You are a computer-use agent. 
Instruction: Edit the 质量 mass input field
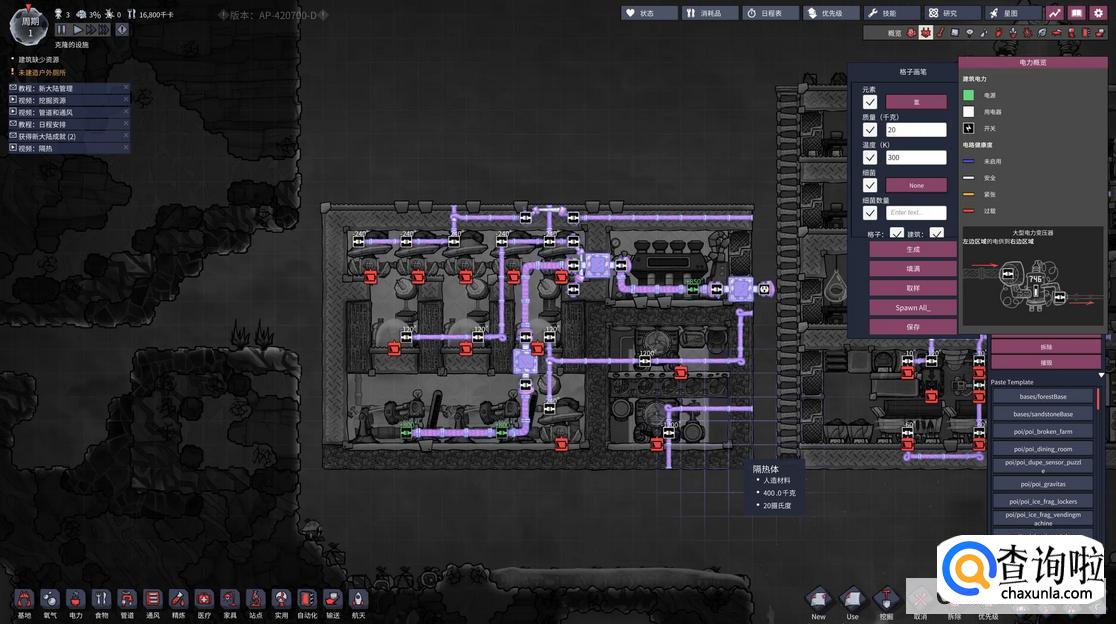[x=915, y=130]
